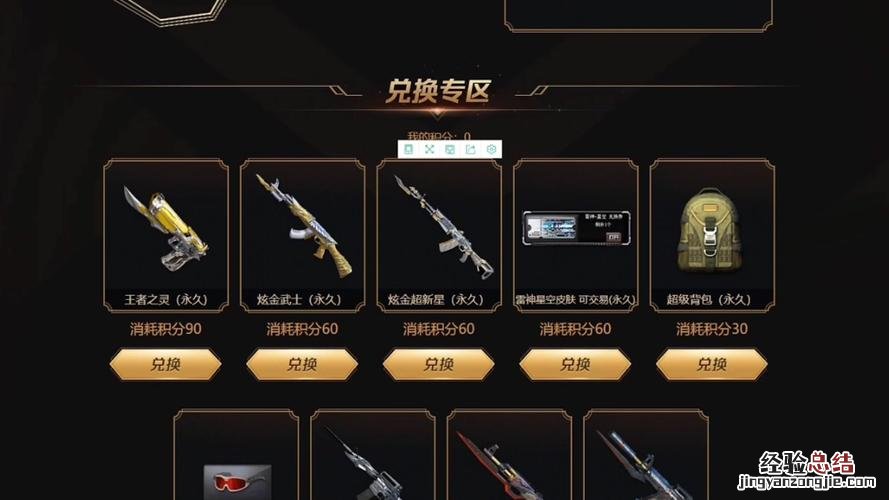Select the 雷神星空皮肤 item card
This screenshot has width=889, height=500.
[575, 235]
